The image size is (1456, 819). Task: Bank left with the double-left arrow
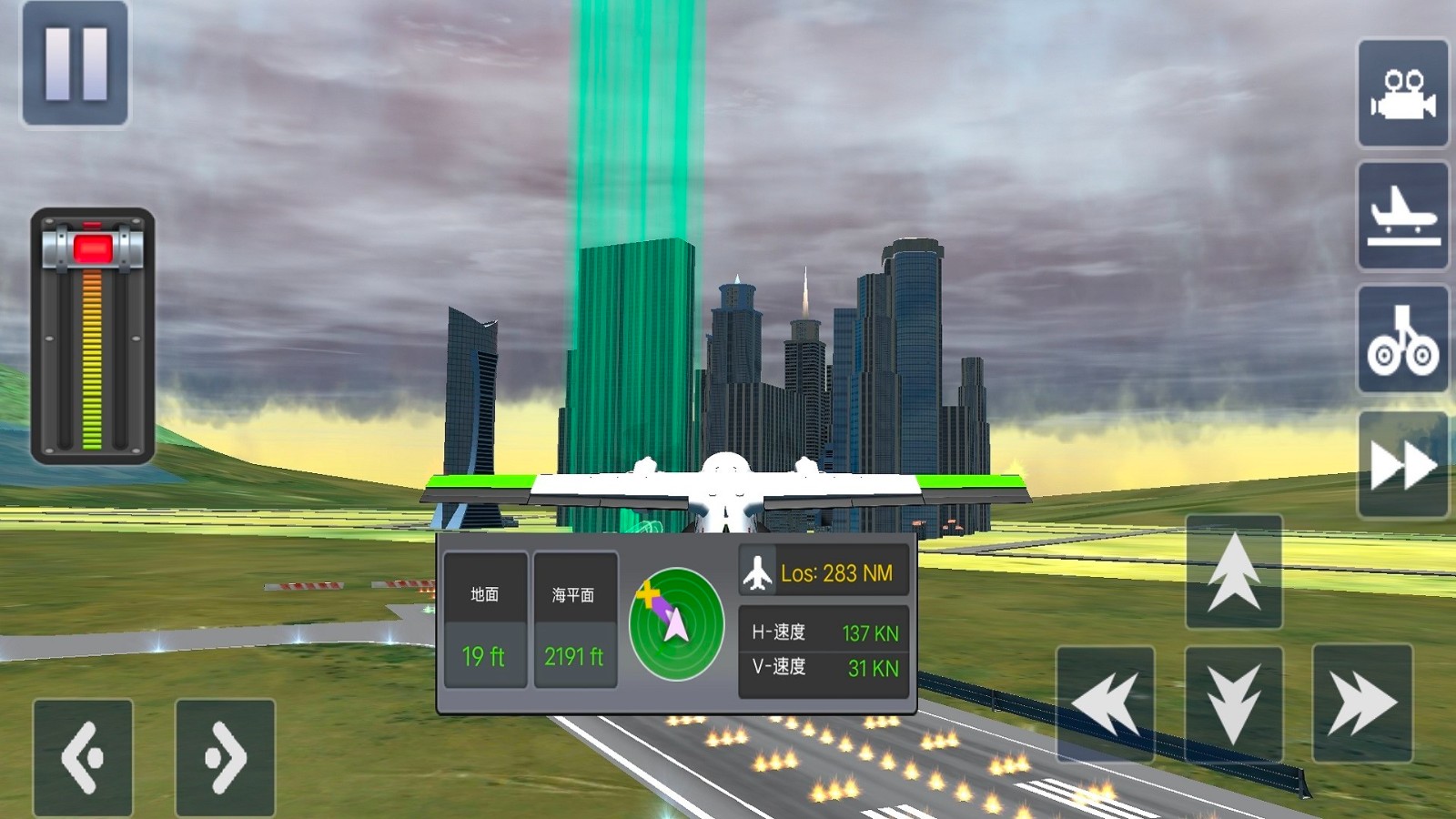pyautogui.click(x=1106, y=703)
